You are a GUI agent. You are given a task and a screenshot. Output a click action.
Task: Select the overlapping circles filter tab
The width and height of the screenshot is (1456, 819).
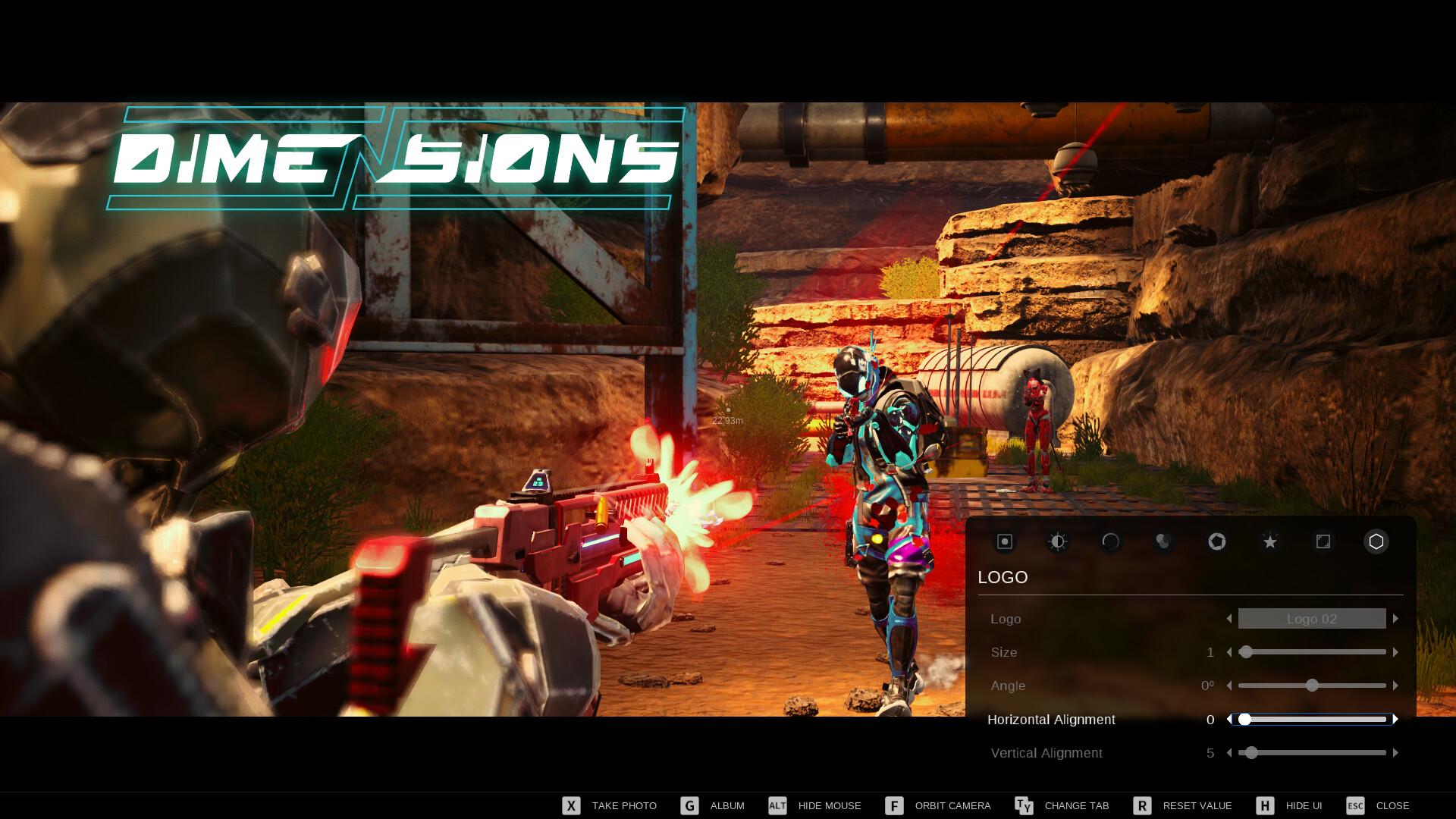[1163, 541]
